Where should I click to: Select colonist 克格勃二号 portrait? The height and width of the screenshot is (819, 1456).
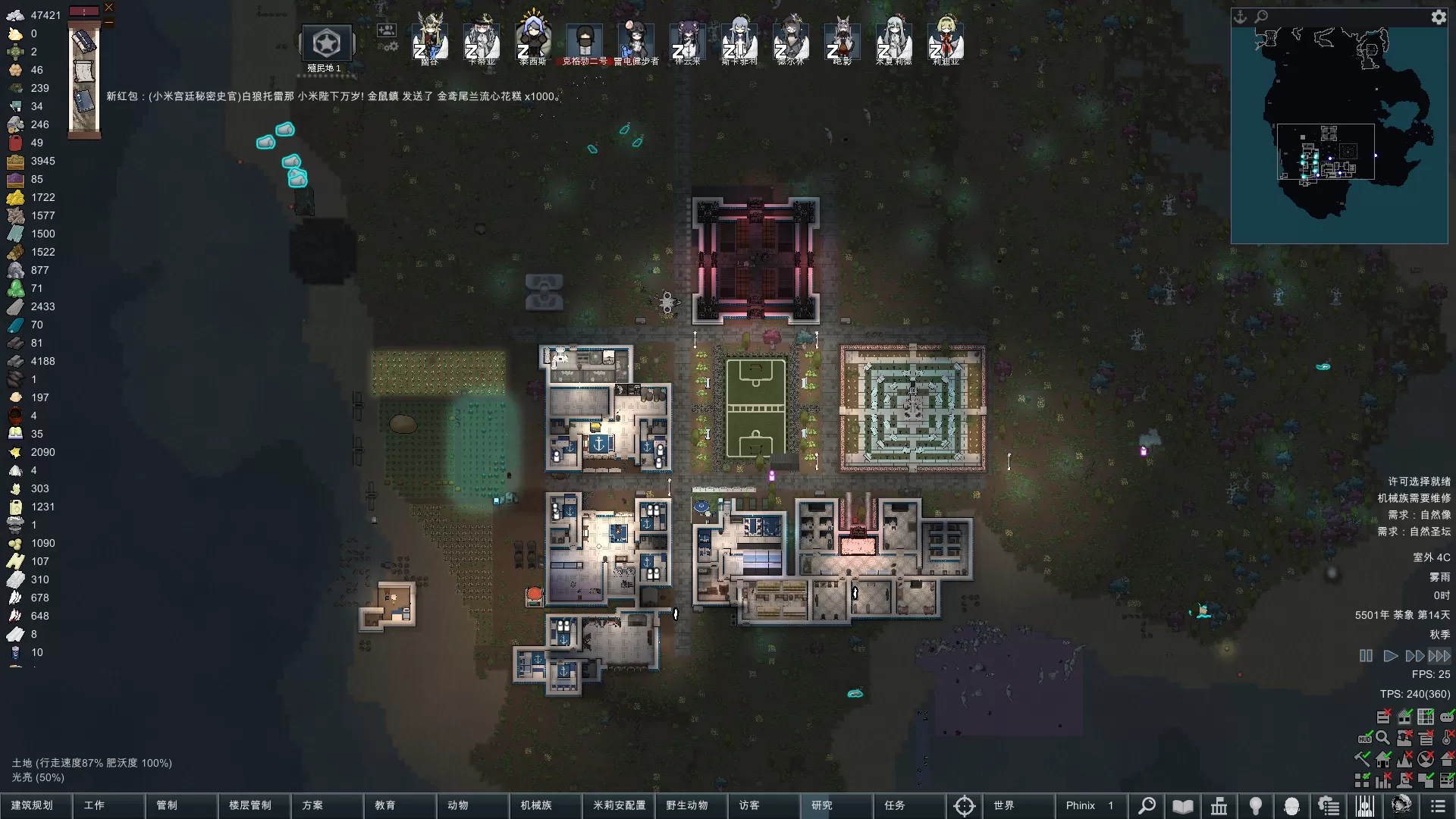coord(584,42)
